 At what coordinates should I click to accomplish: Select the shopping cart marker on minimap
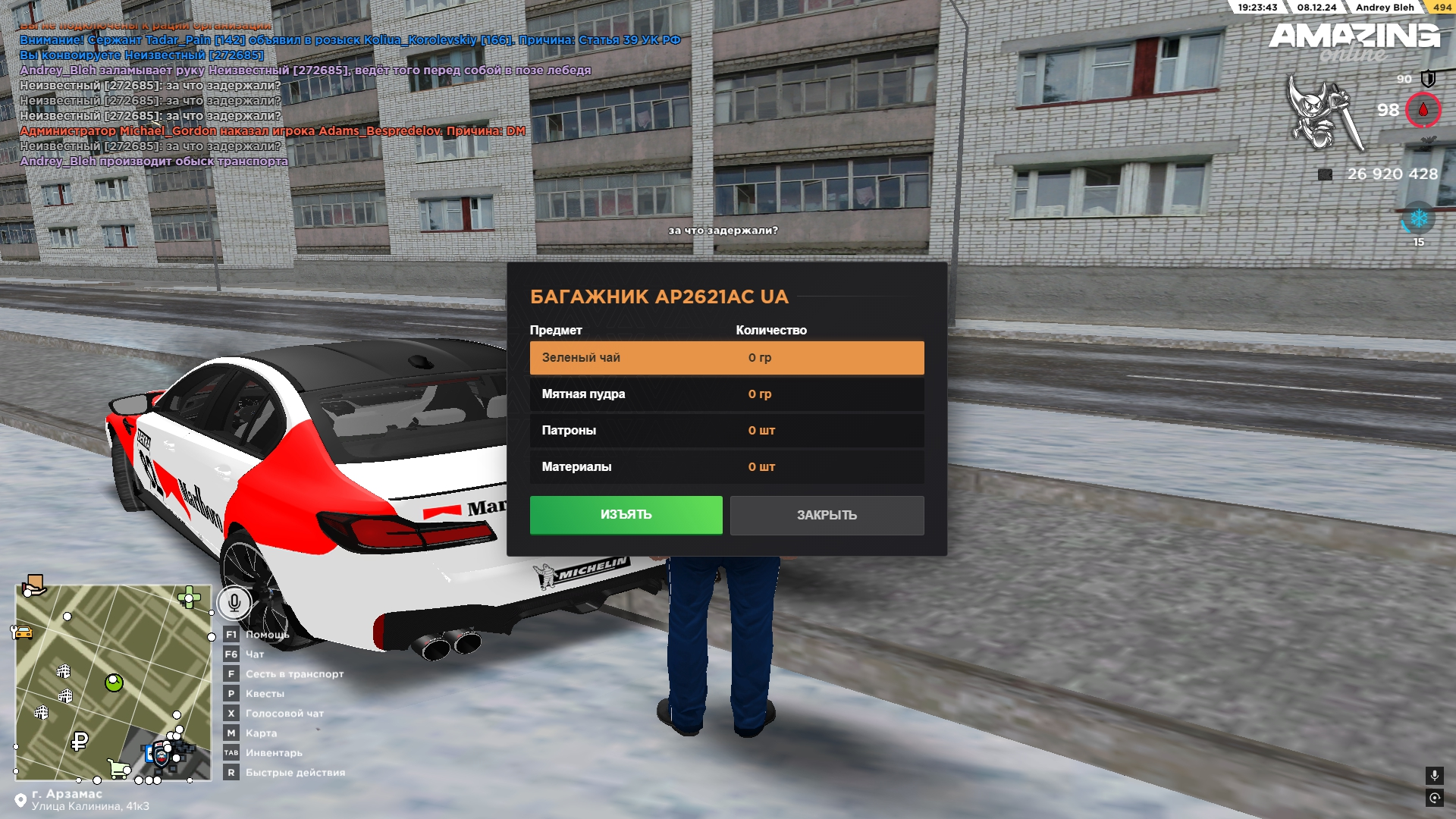pos(118,768)
